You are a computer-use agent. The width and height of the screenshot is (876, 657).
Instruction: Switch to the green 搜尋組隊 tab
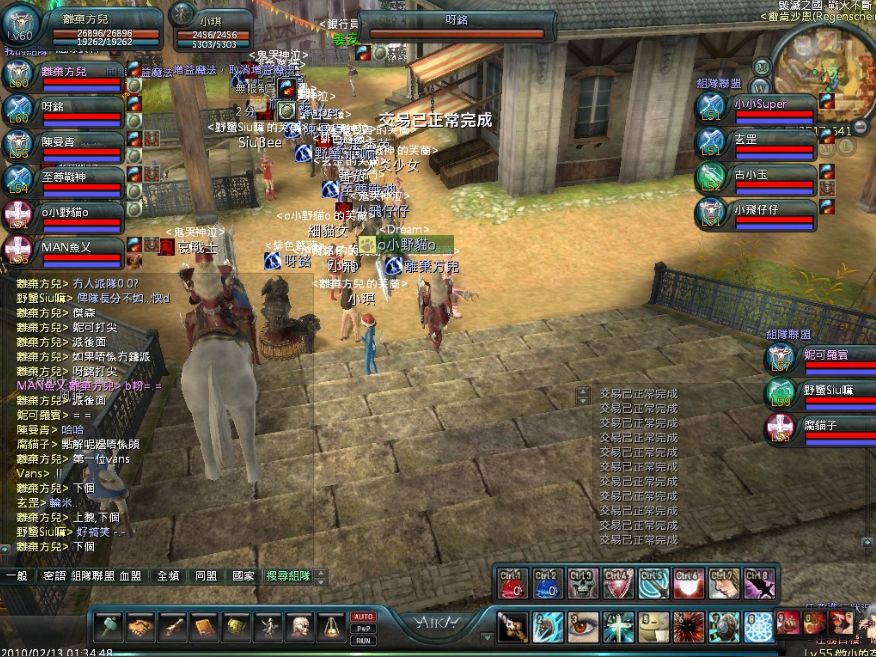point(288,576)
